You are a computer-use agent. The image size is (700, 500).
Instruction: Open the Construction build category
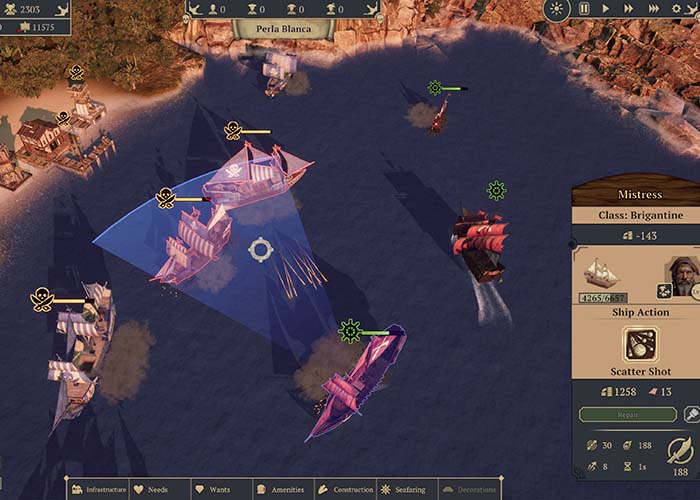[x=345, y=490]
